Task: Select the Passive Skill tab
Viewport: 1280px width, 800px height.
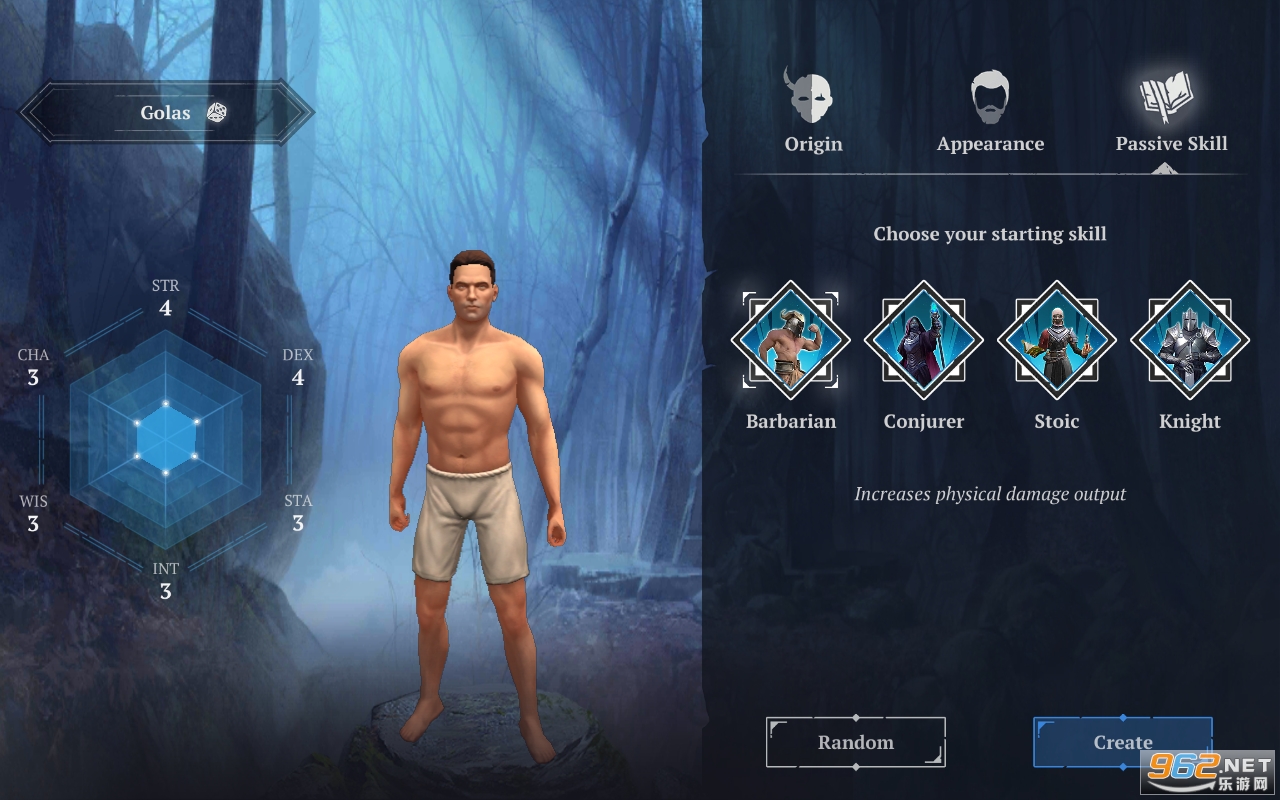Action: tap(1171, 111)
